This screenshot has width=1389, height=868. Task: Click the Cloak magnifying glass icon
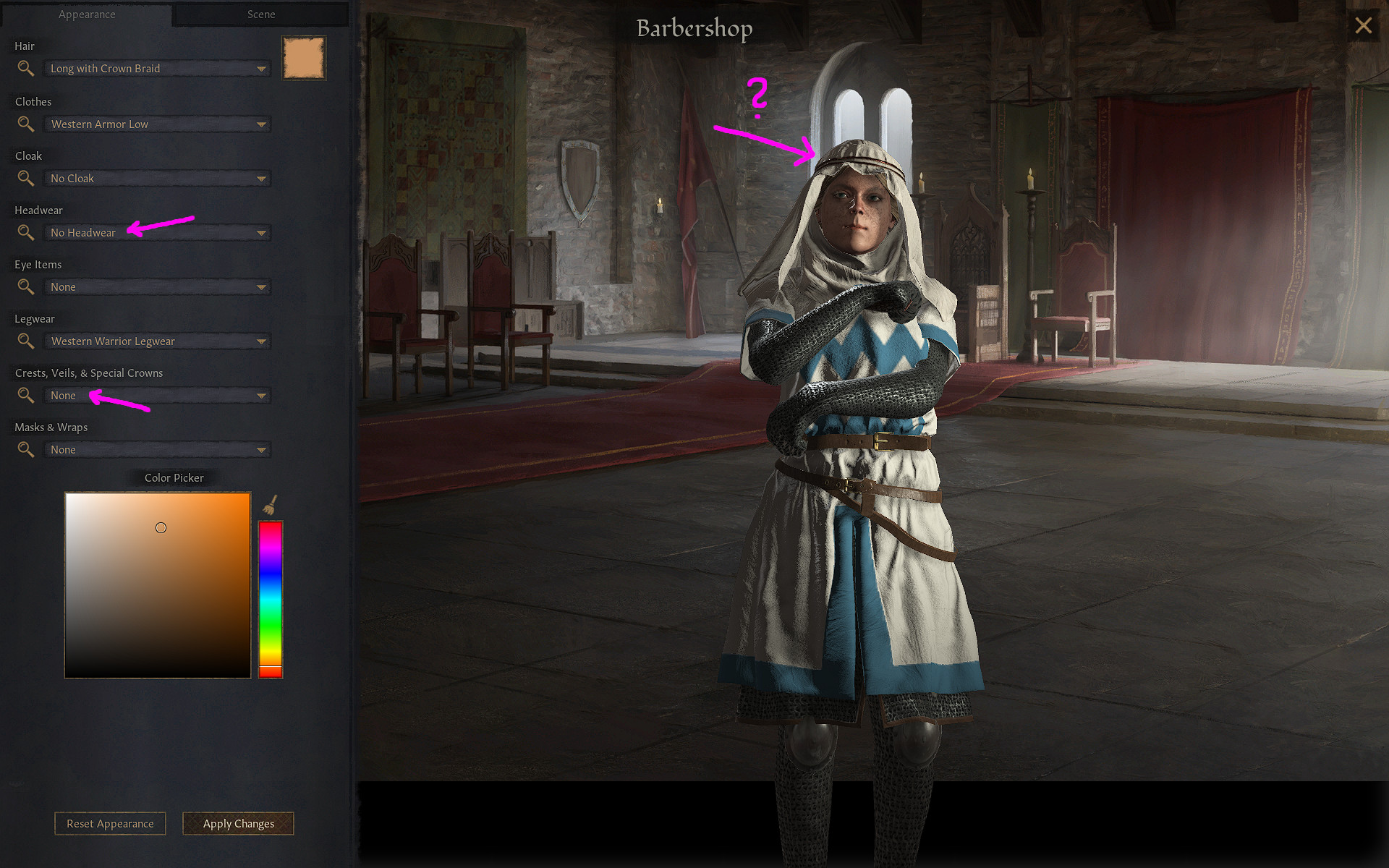pos(25,178)
